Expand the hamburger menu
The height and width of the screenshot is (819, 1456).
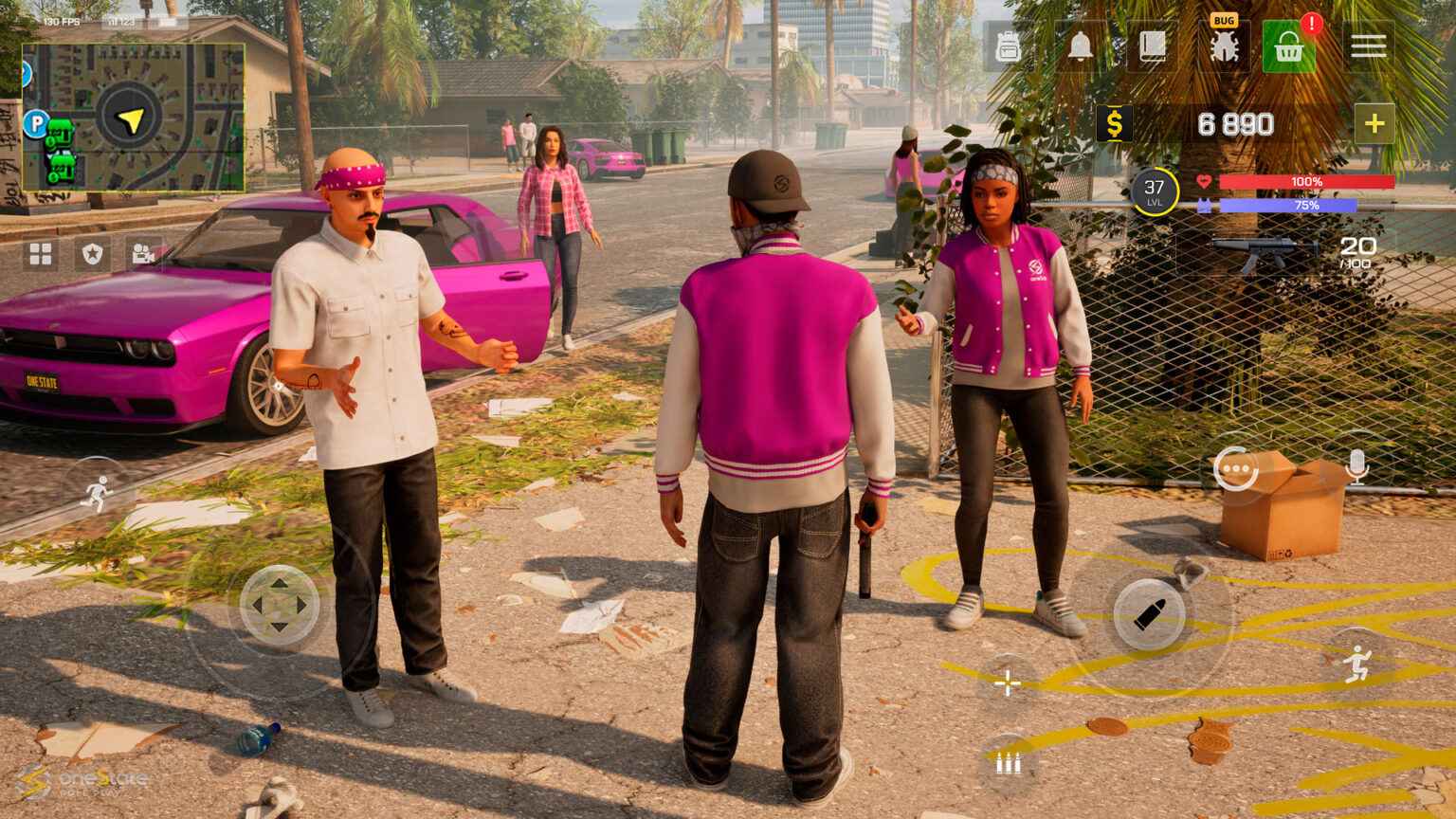[1369, 45]
